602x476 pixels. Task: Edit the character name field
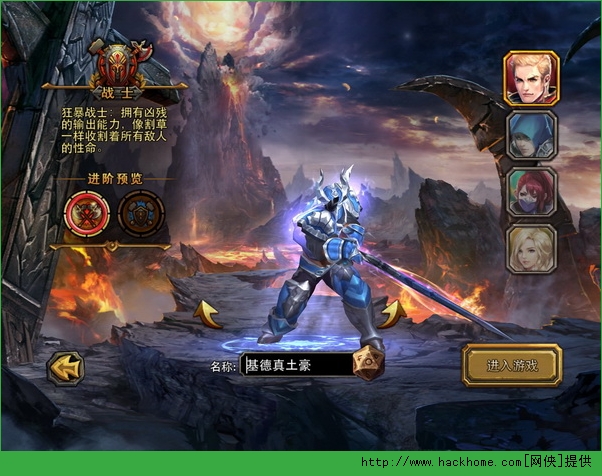[297, 365]
